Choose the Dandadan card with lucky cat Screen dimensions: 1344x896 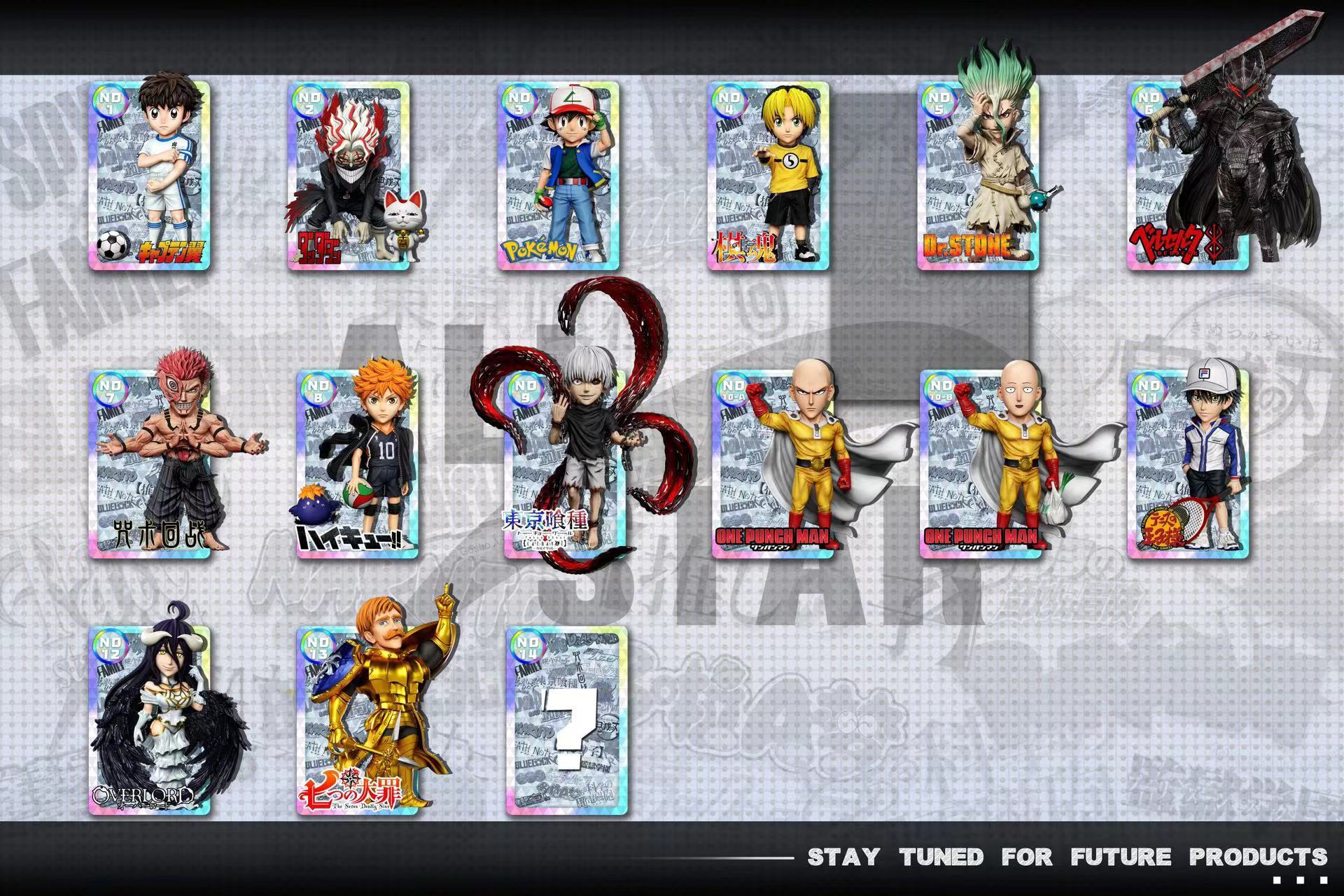tap(348, 175)
